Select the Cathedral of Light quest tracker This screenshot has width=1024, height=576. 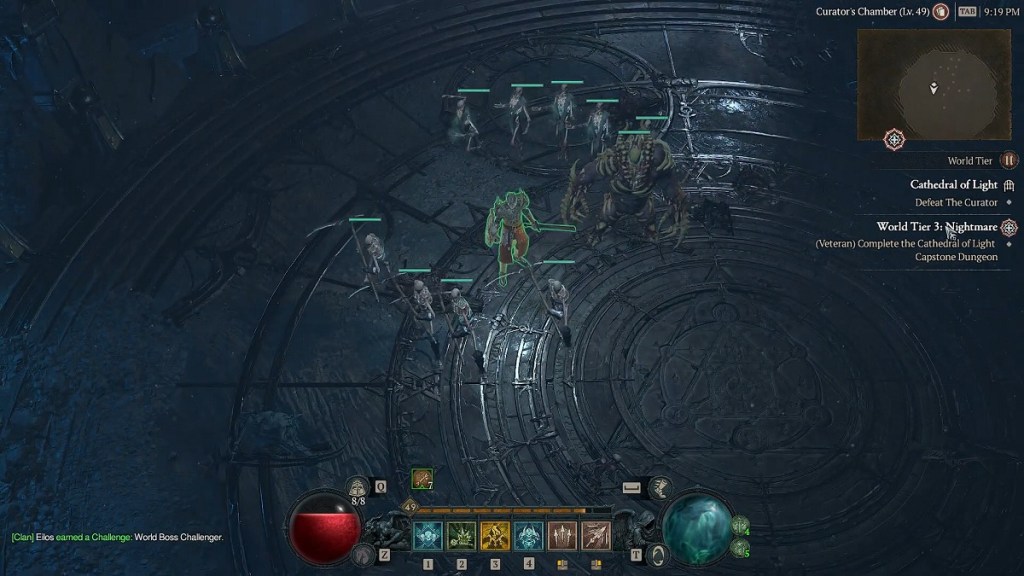[953, 185]
